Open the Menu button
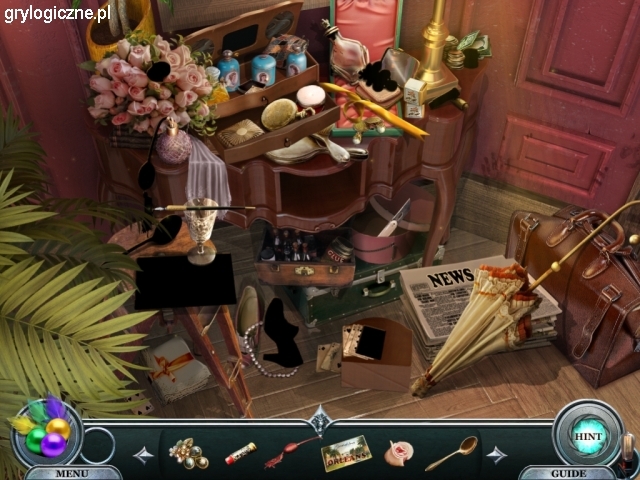The height and width of the screenshot is (480, 640). click(71, 473)
